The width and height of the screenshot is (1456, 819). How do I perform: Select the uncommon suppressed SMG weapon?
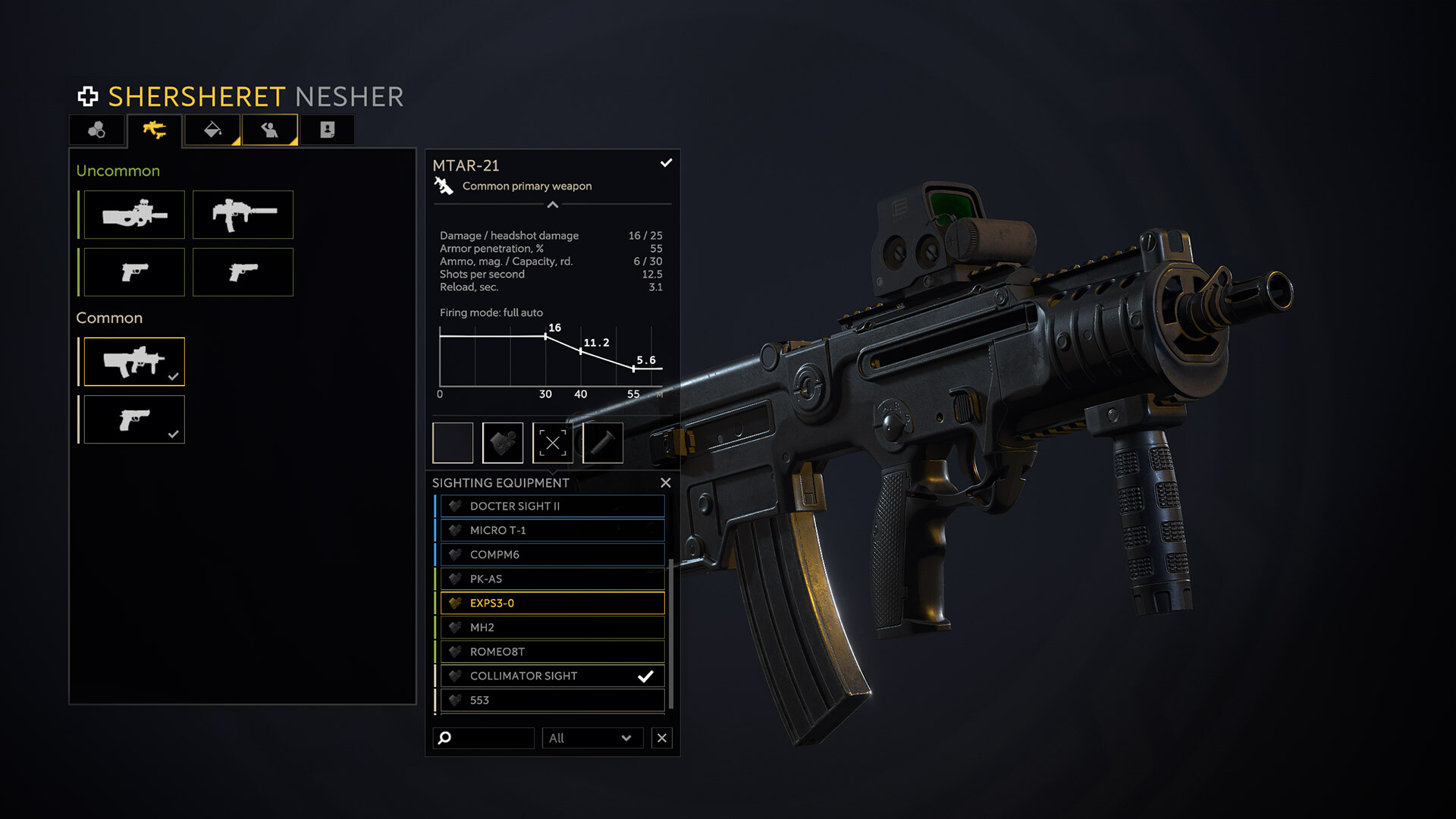click(x=243, y=215)
